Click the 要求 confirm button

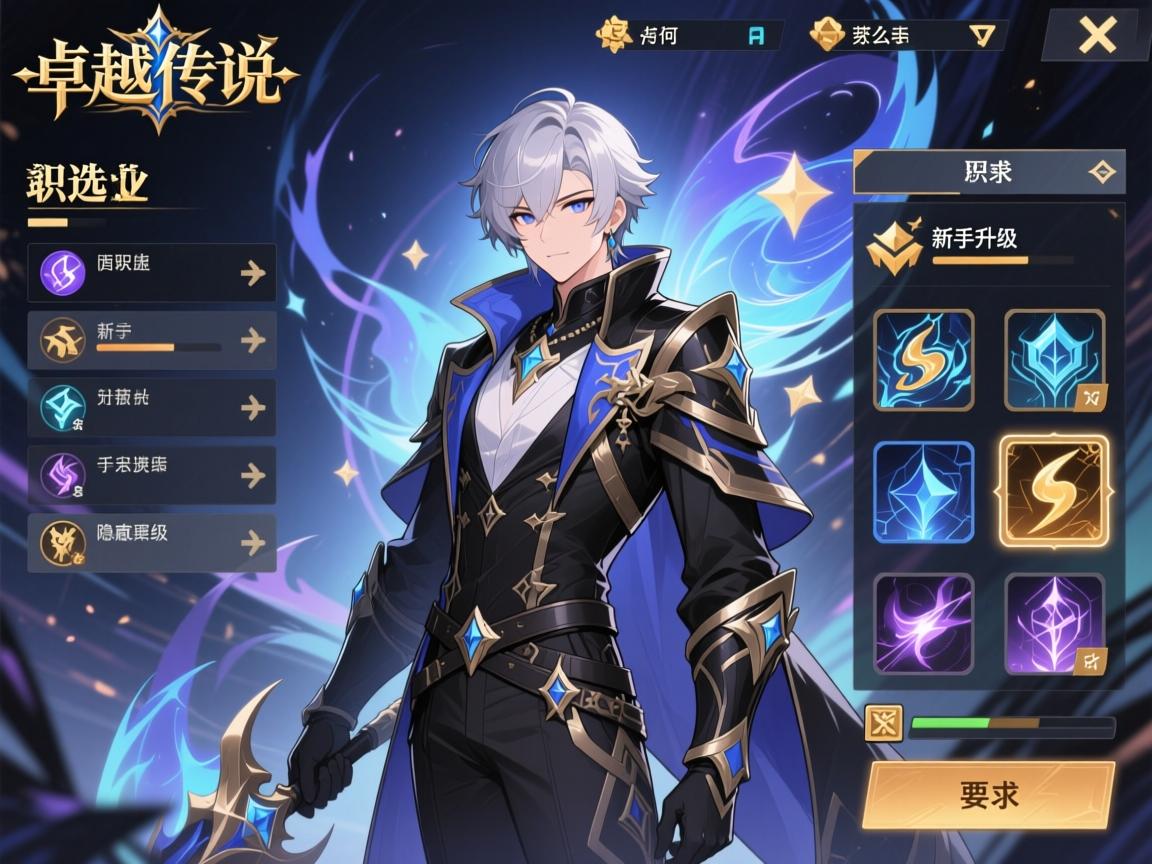pos(988,795)
